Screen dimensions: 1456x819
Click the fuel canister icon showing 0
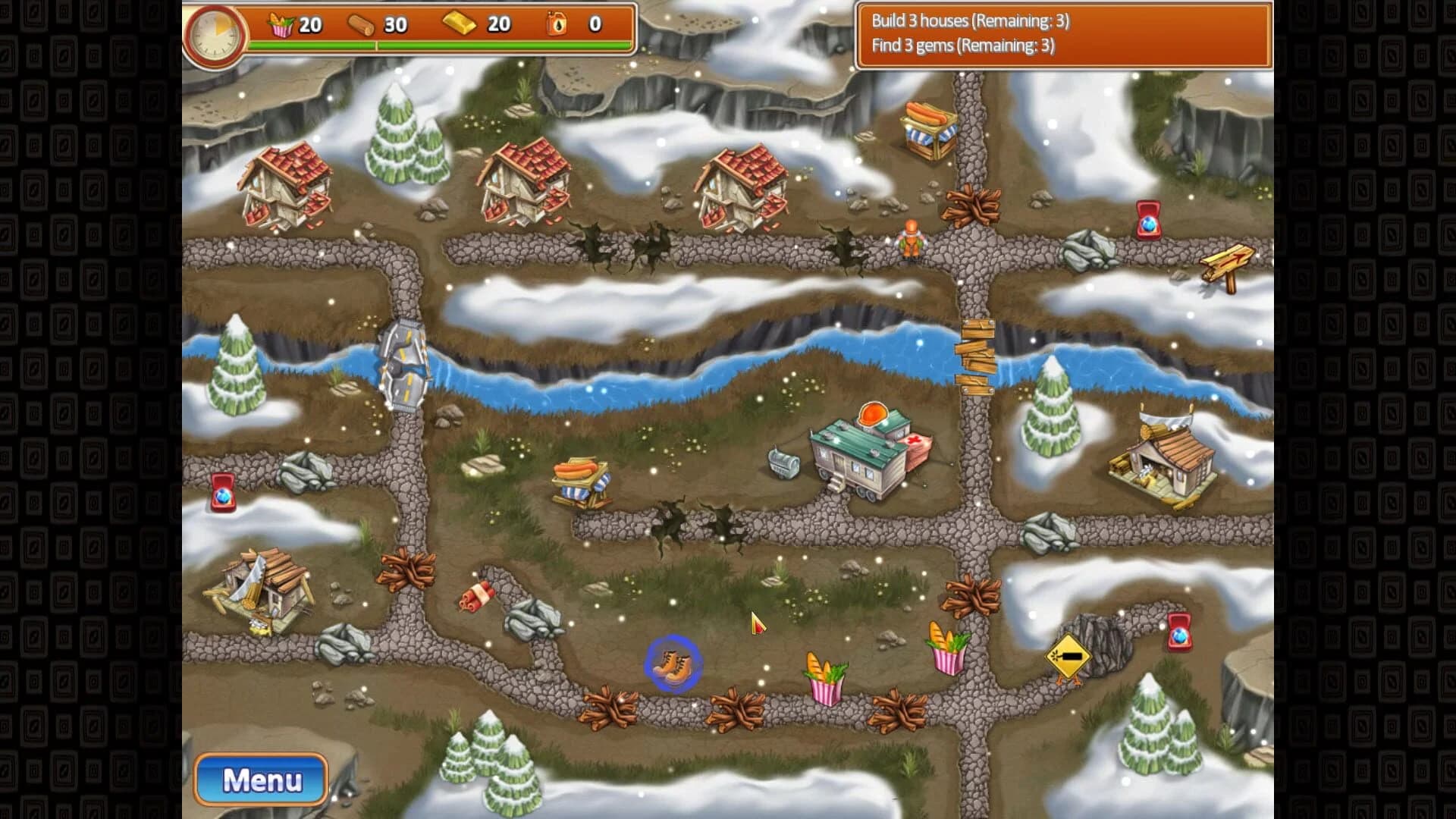(x=557, y=24)
